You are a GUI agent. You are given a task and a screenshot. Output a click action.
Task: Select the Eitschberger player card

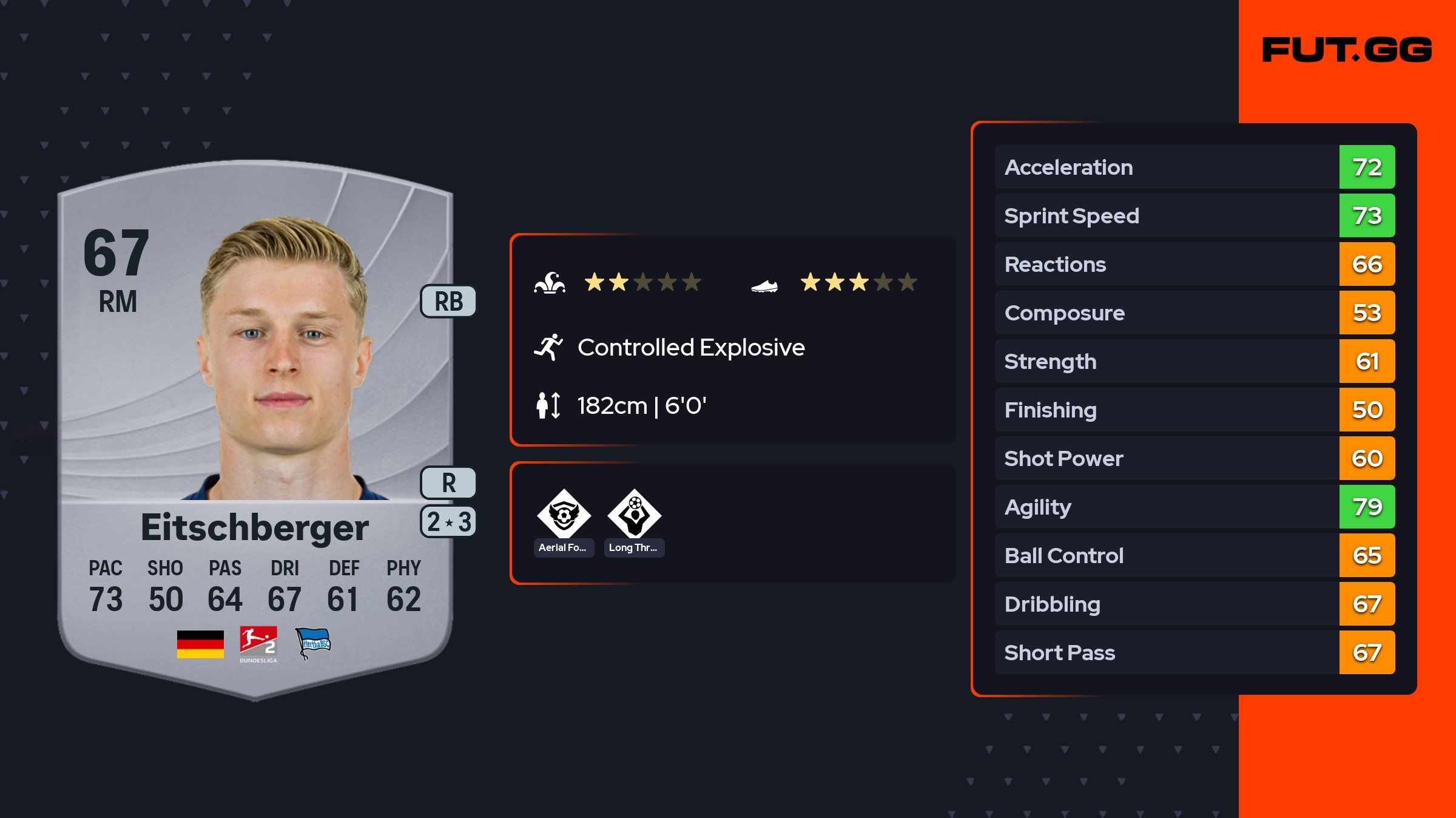[255, 425]
